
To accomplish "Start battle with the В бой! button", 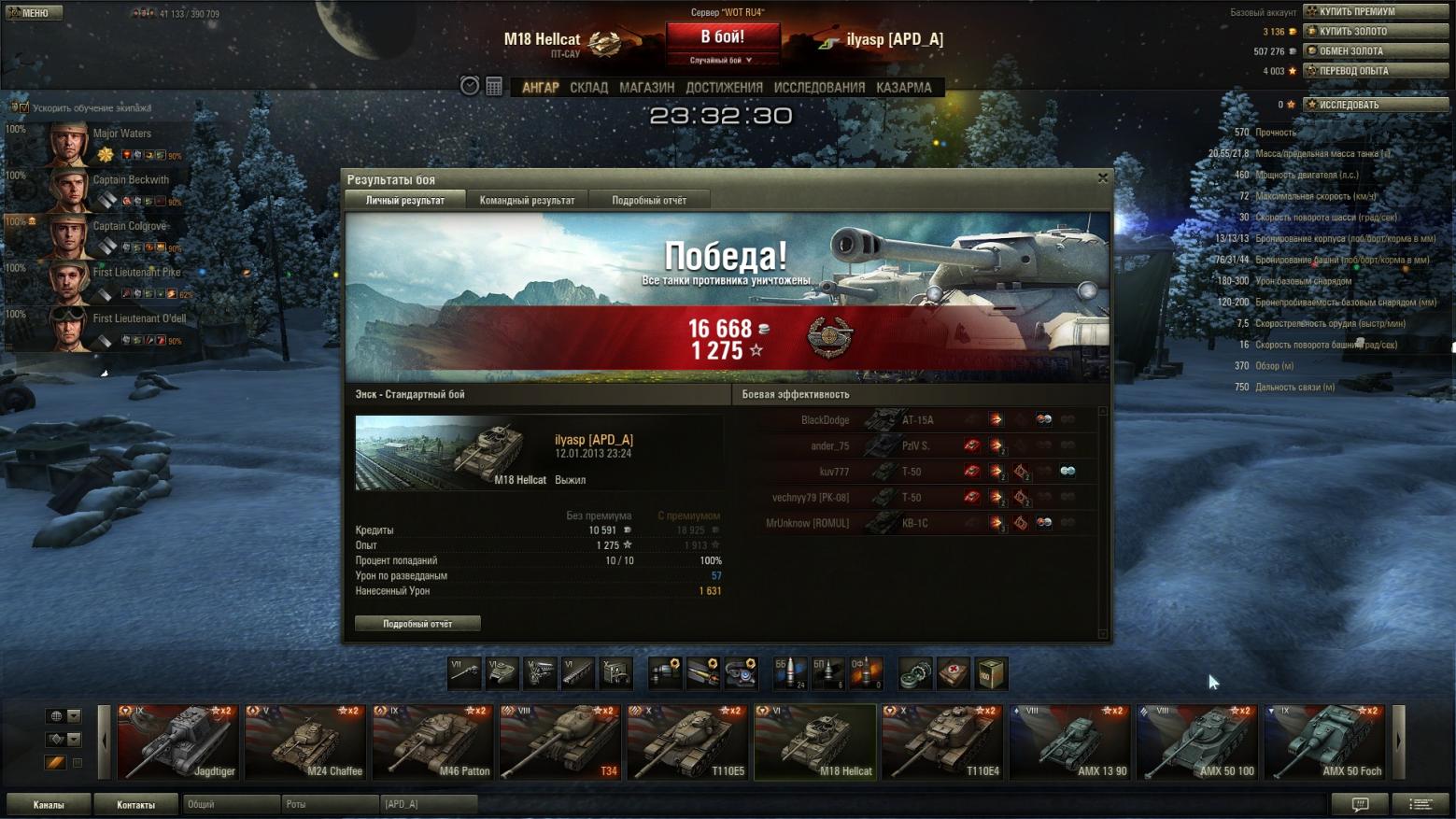I will point(722,37).
